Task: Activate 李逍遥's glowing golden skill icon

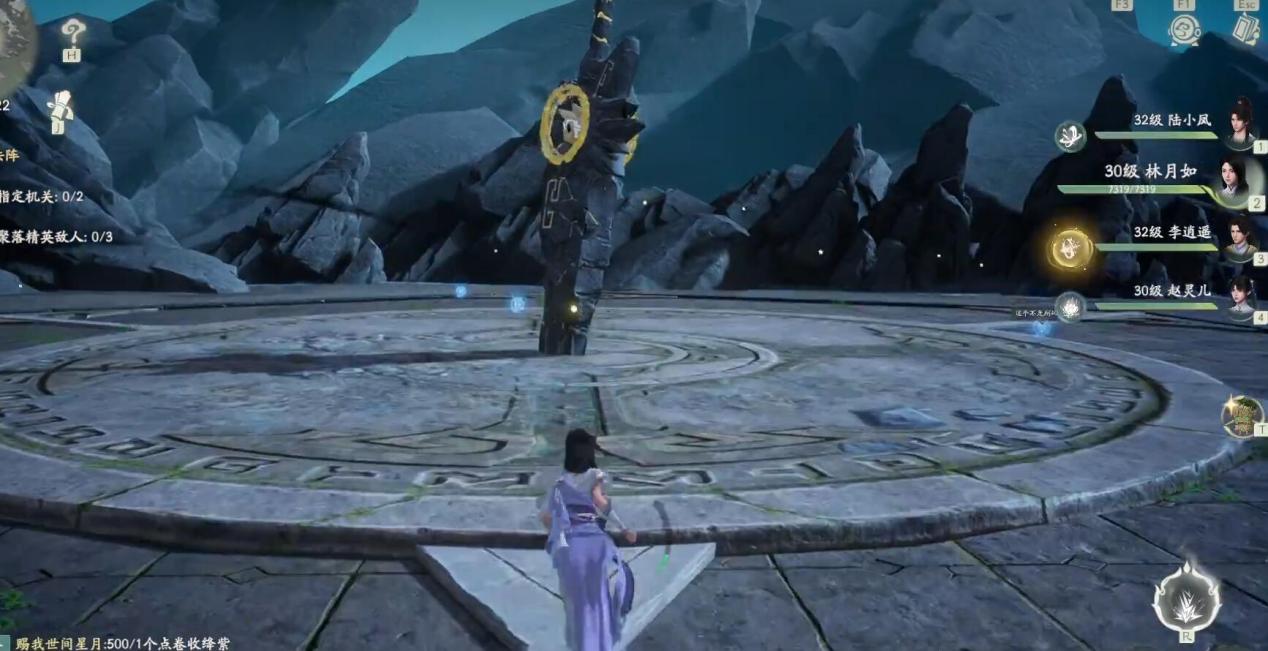Action: tap(1070, 248)
